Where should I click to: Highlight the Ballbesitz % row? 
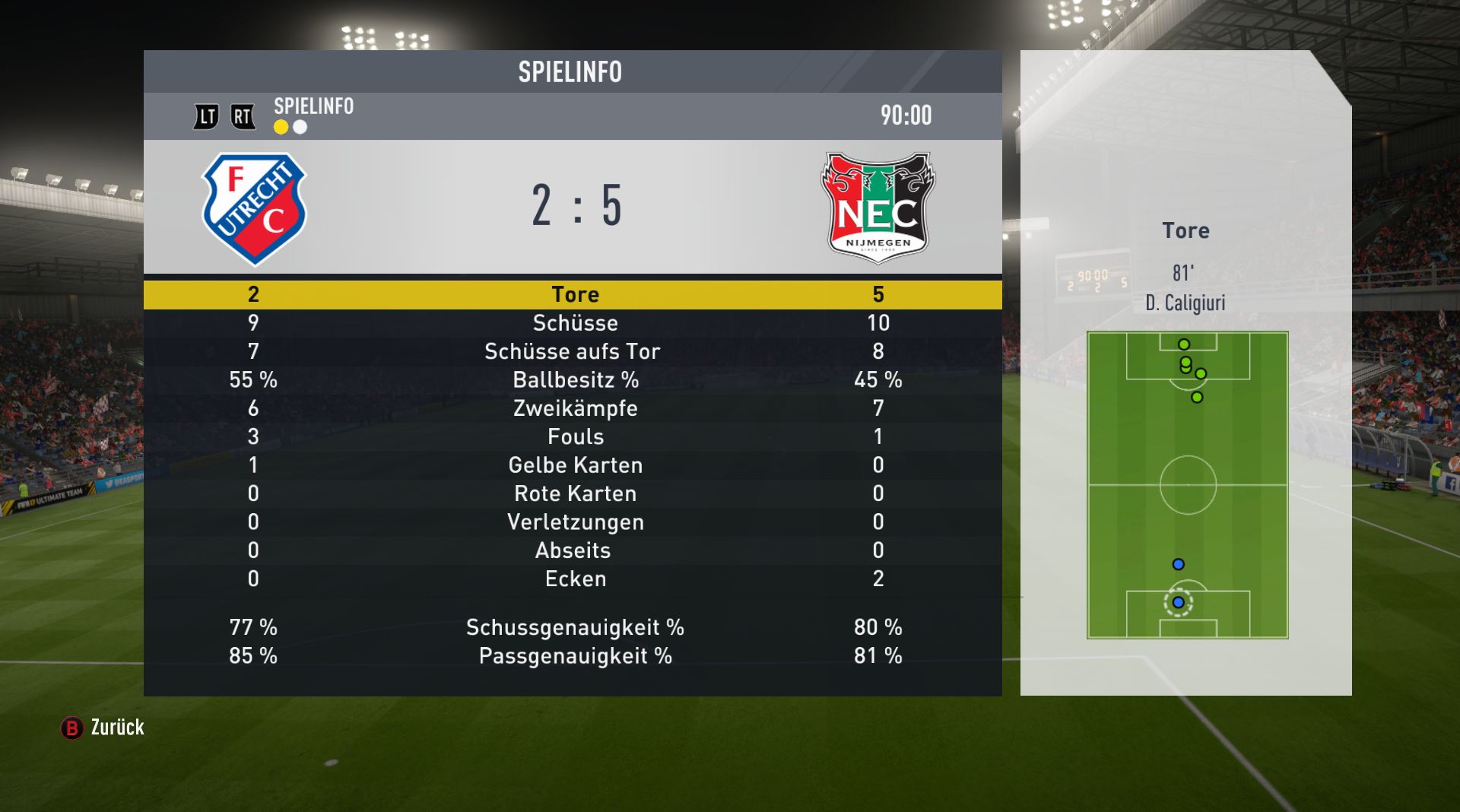(x=574, y=379)
